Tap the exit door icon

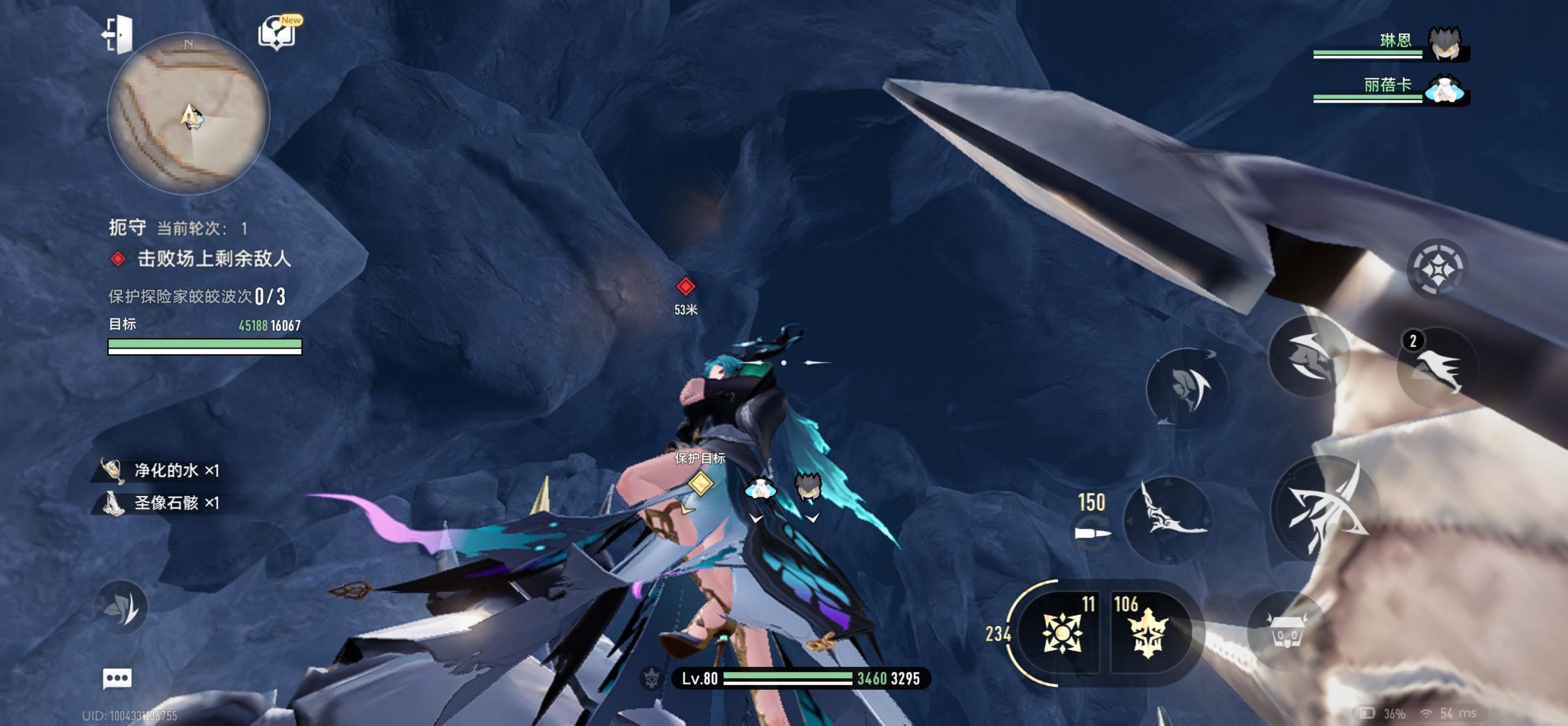(x=118, y=34)
